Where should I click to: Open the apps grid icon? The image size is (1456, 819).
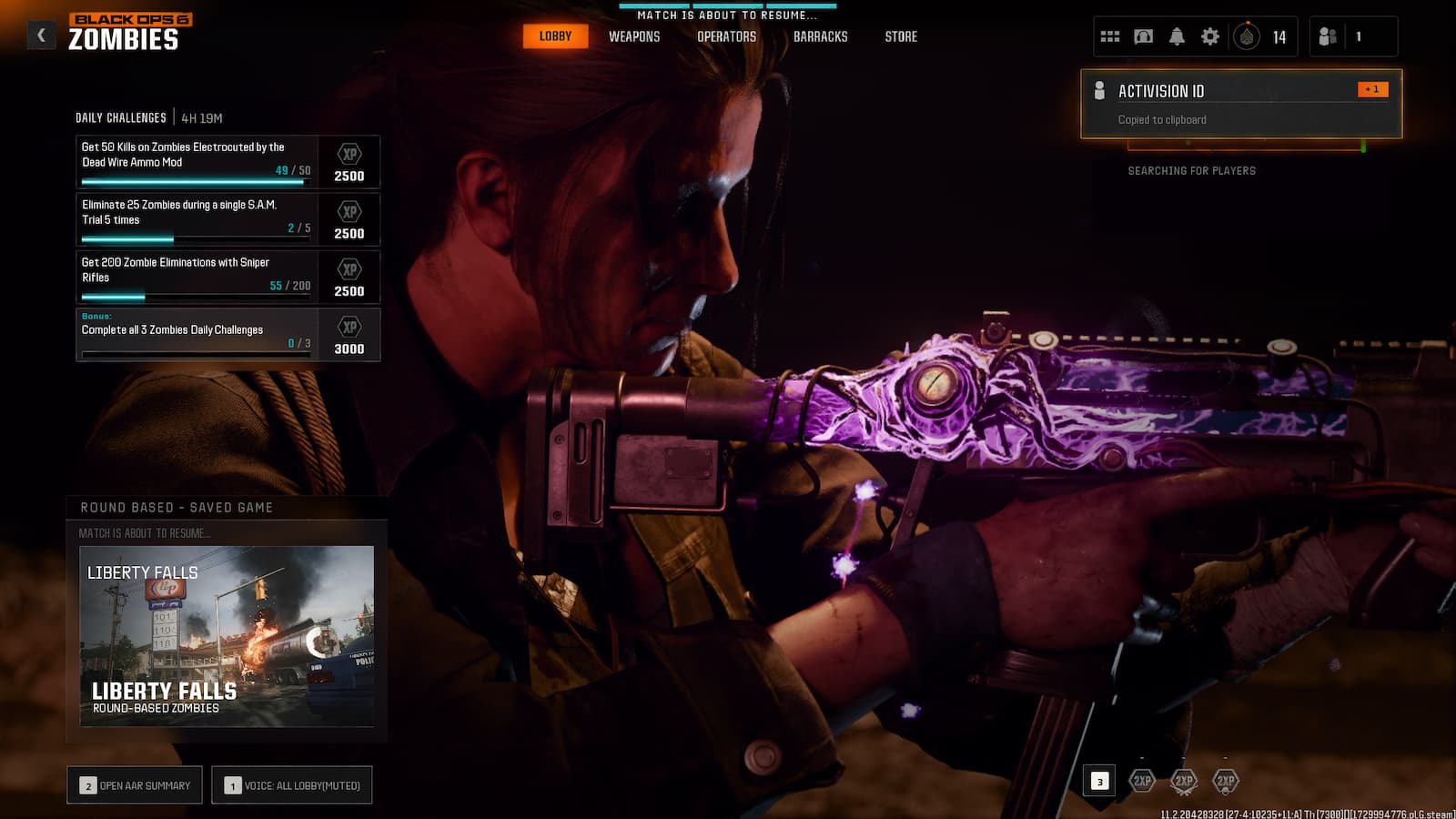tap(1108, 35)
